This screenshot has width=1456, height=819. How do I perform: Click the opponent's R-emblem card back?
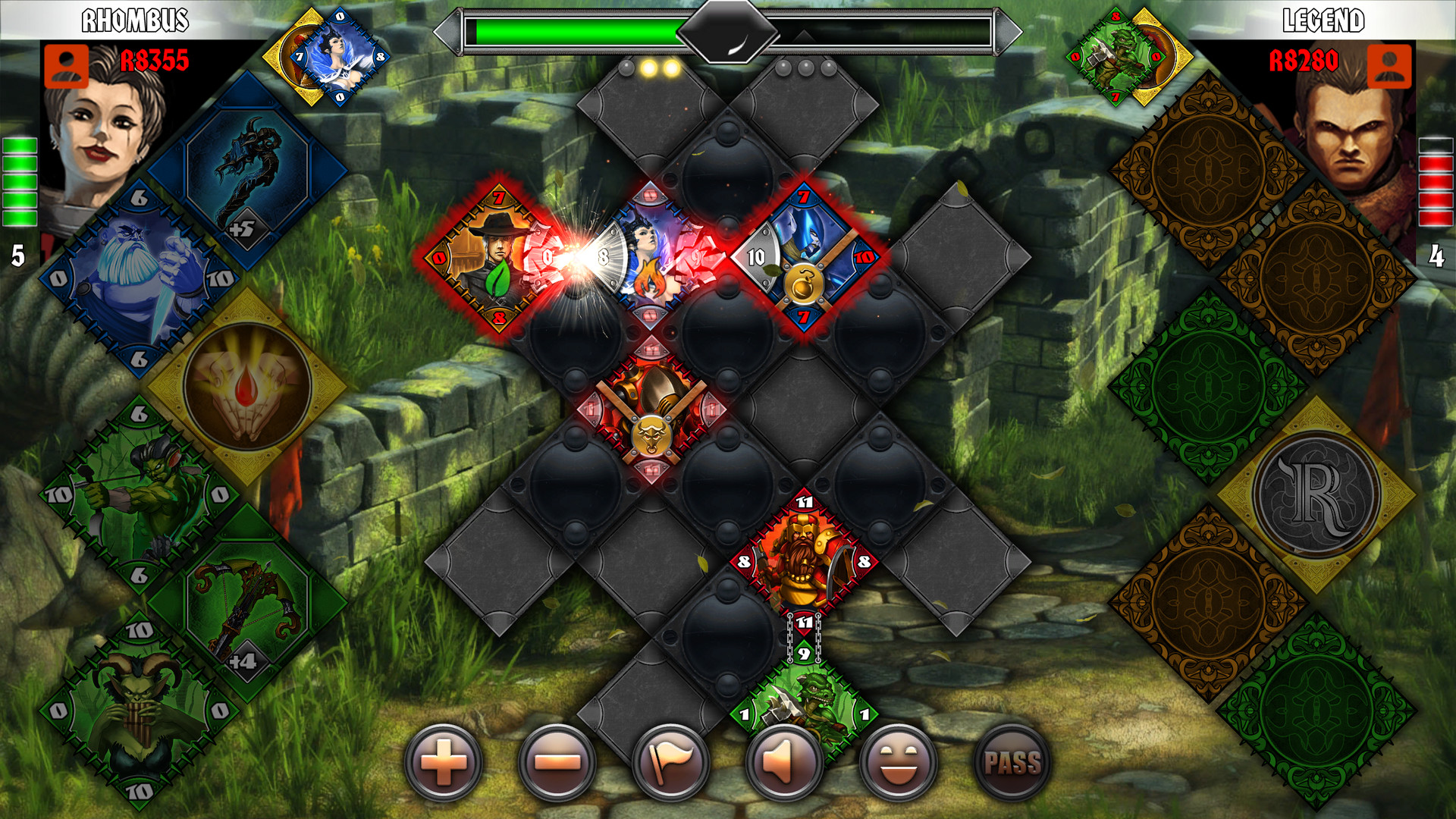[1316, 494]
